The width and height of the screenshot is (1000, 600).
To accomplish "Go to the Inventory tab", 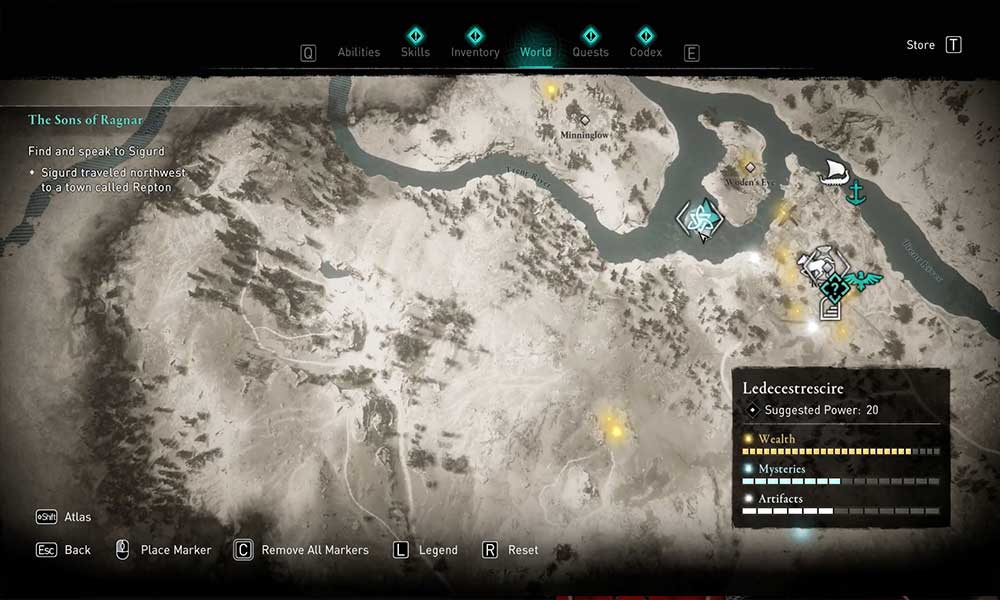I will pyautogui.click(x=475, y=52).
